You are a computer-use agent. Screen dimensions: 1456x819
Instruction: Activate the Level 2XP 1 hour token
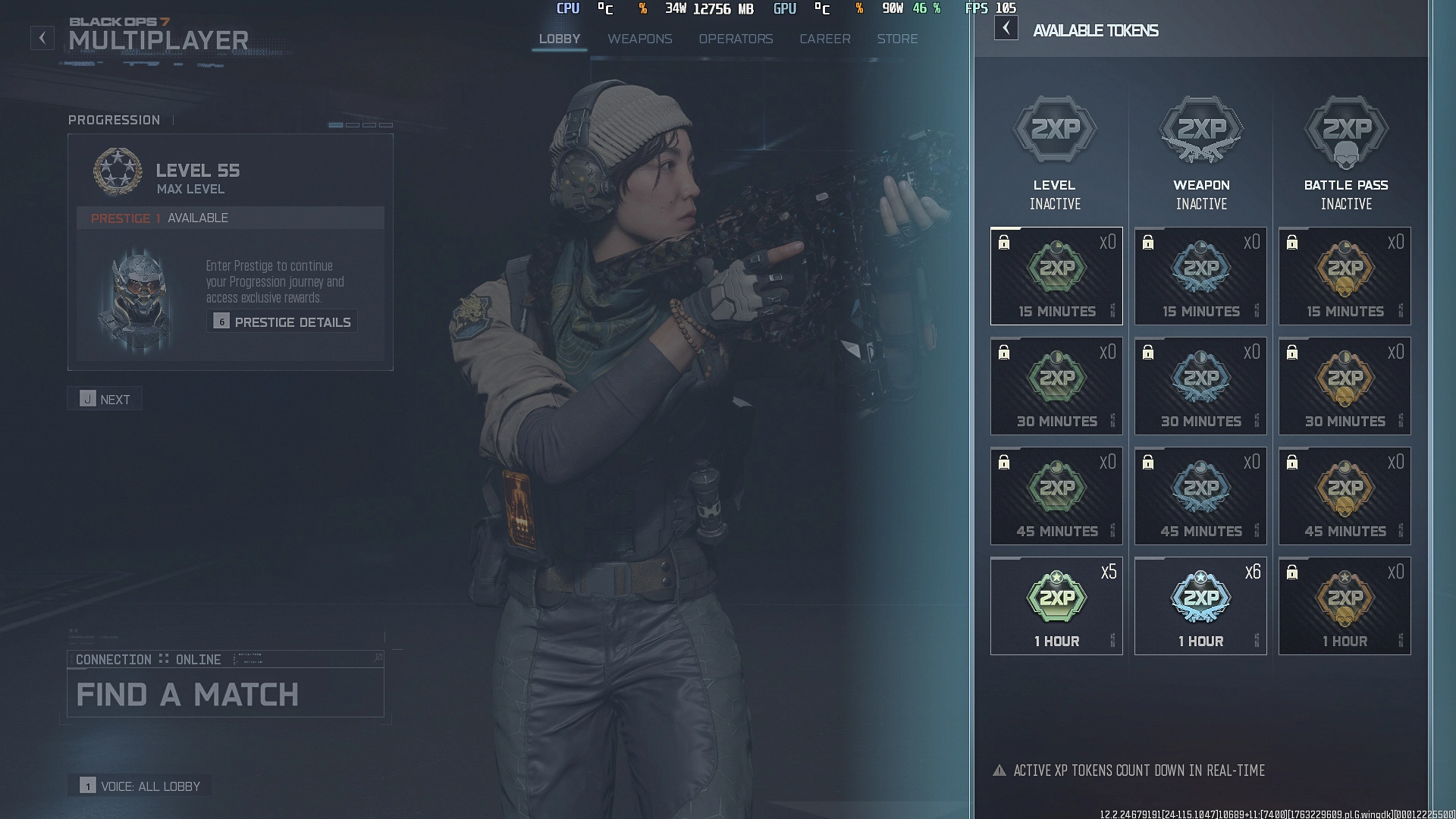point(1056,605)
